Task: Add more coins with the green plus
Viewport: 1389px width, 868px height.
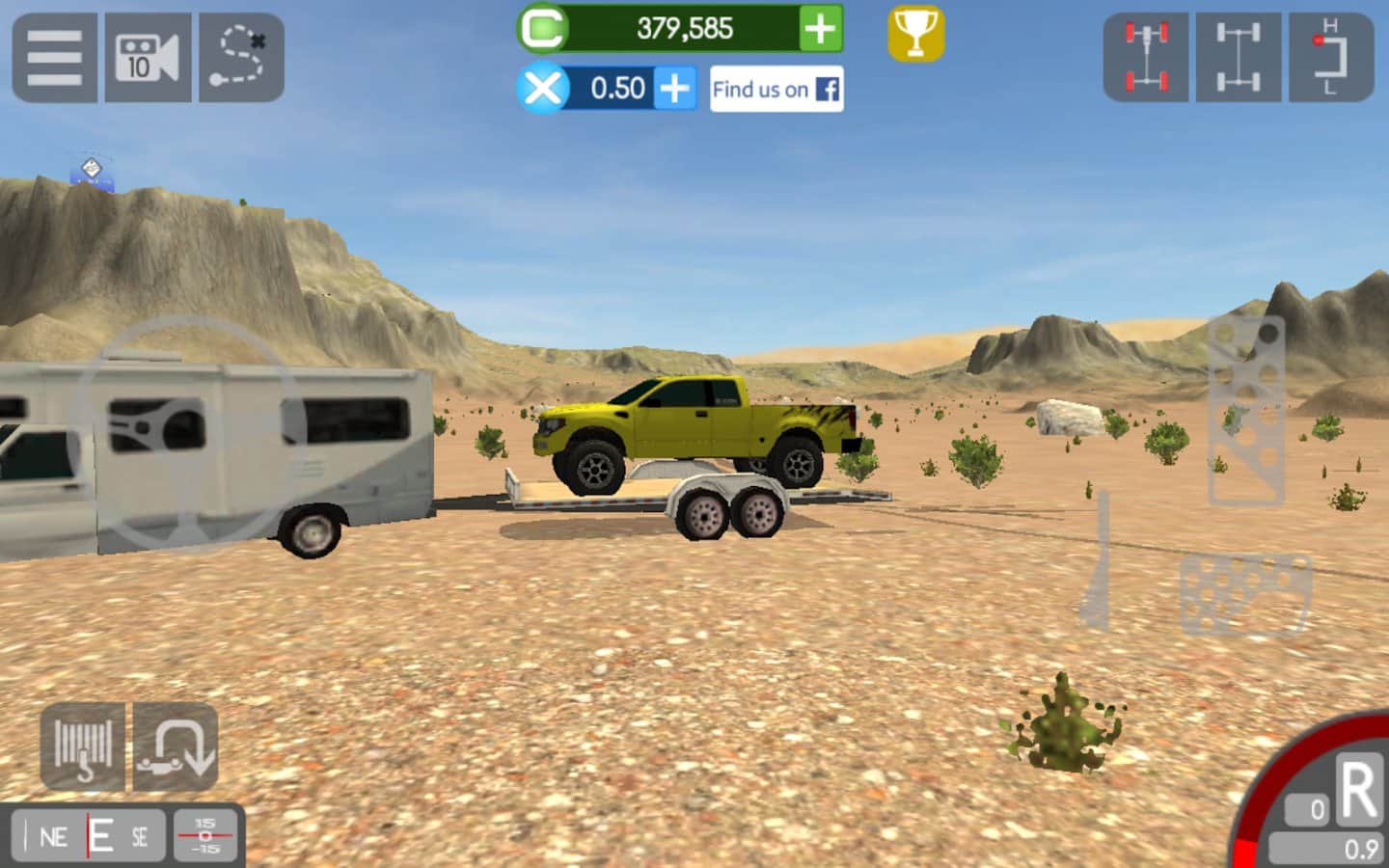Action: [820, 29]
